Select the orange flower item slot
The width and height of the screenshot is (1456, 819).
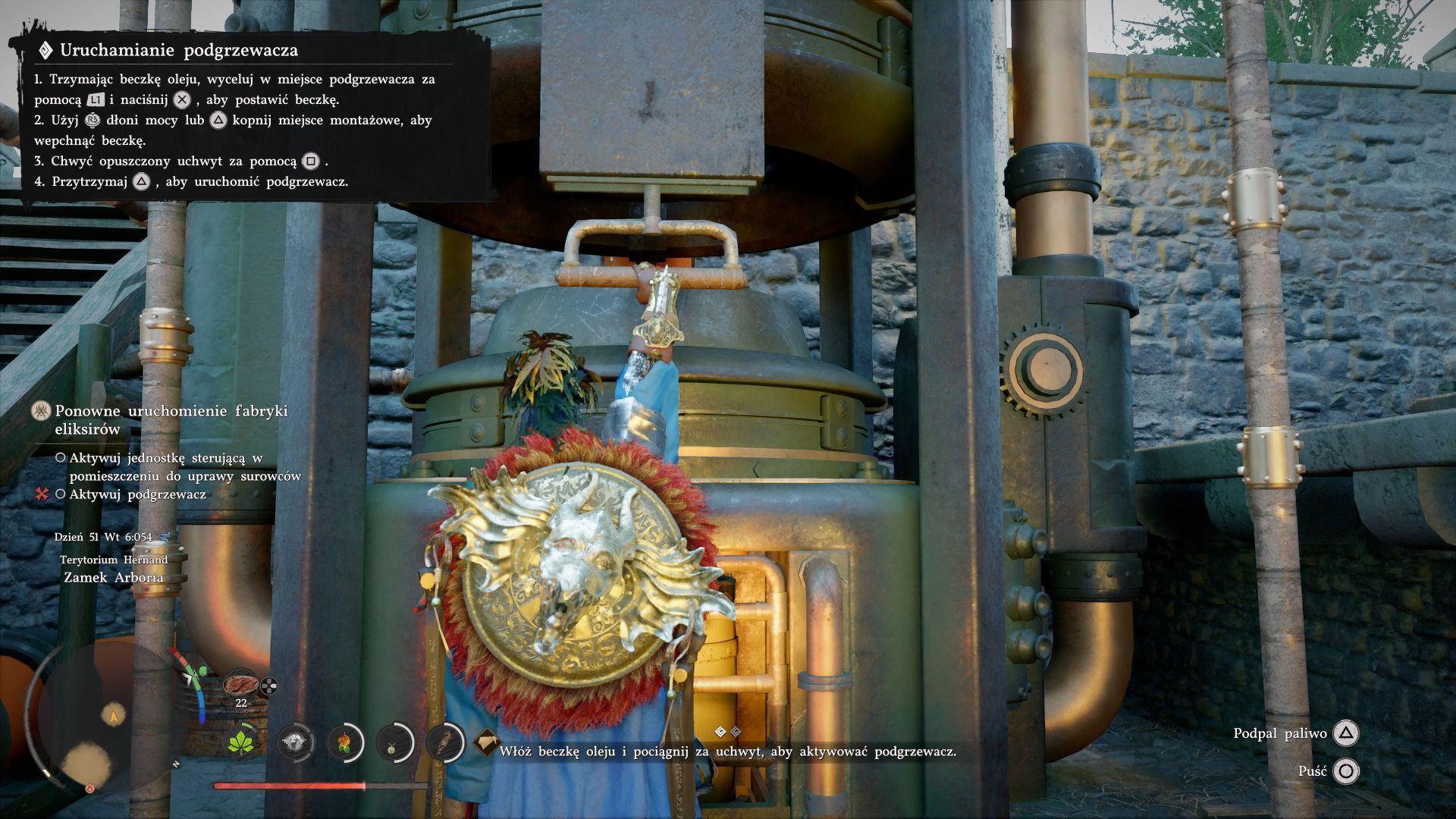point(345,742)
